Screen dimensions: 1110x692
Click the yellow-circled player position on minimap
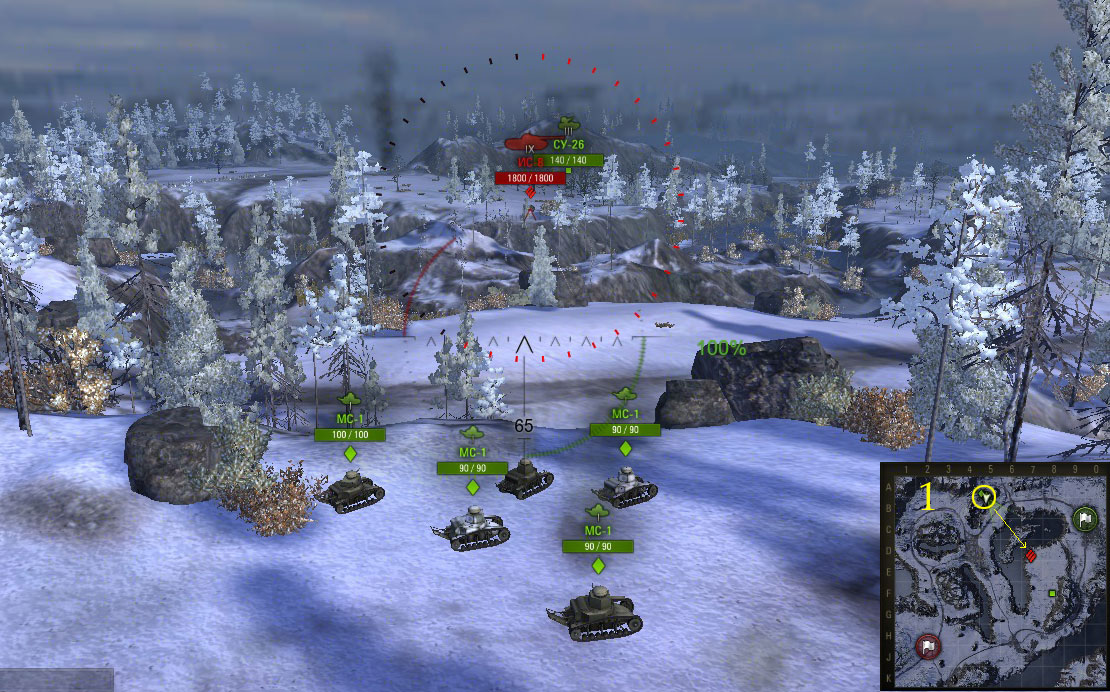pyautogui.click(x=986, y=496)
